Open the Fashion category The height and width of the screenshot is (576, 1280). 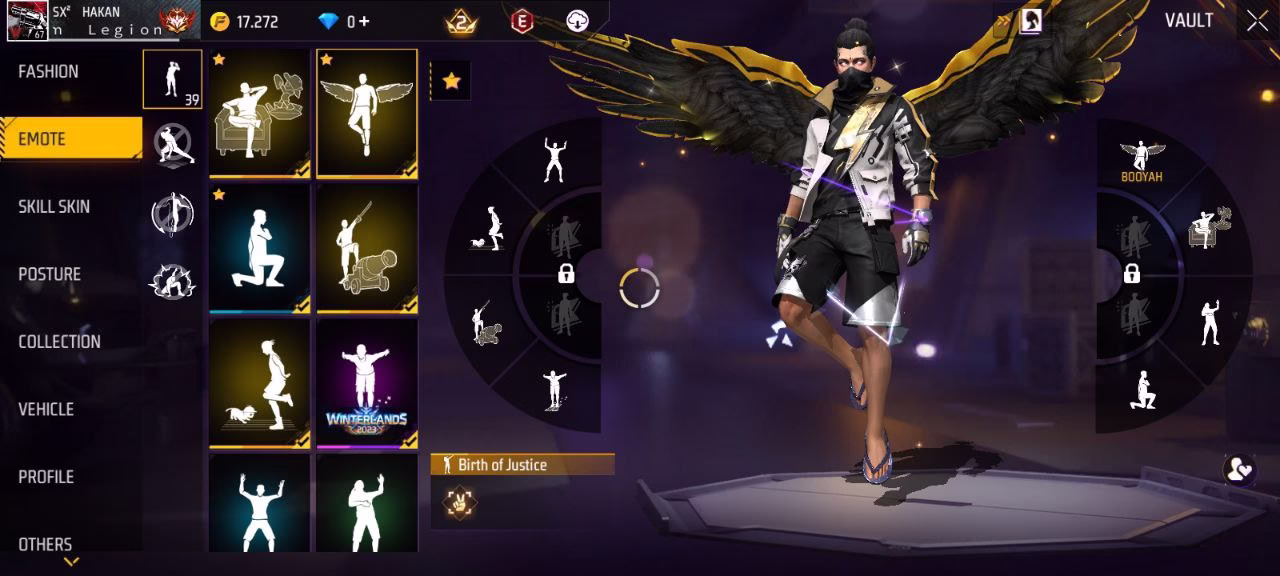point(48,72)
